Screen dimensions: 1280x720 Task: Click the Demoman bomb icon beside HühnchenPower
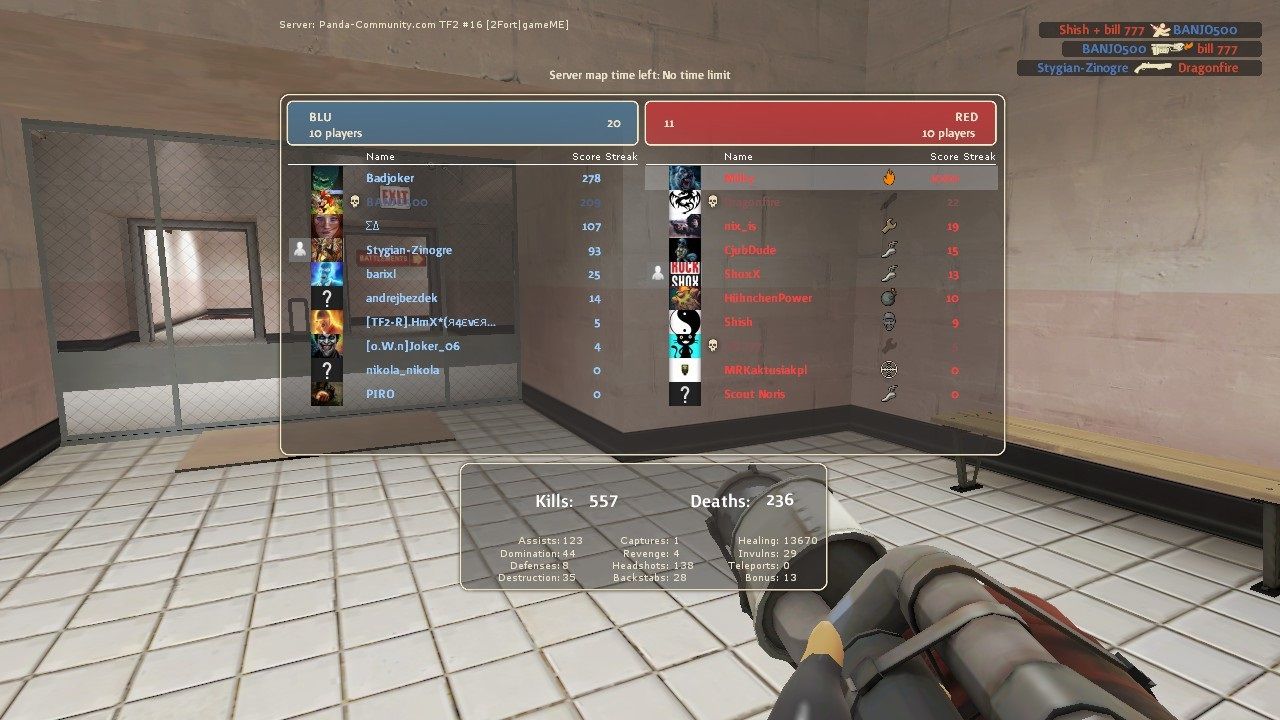point(888,297)
